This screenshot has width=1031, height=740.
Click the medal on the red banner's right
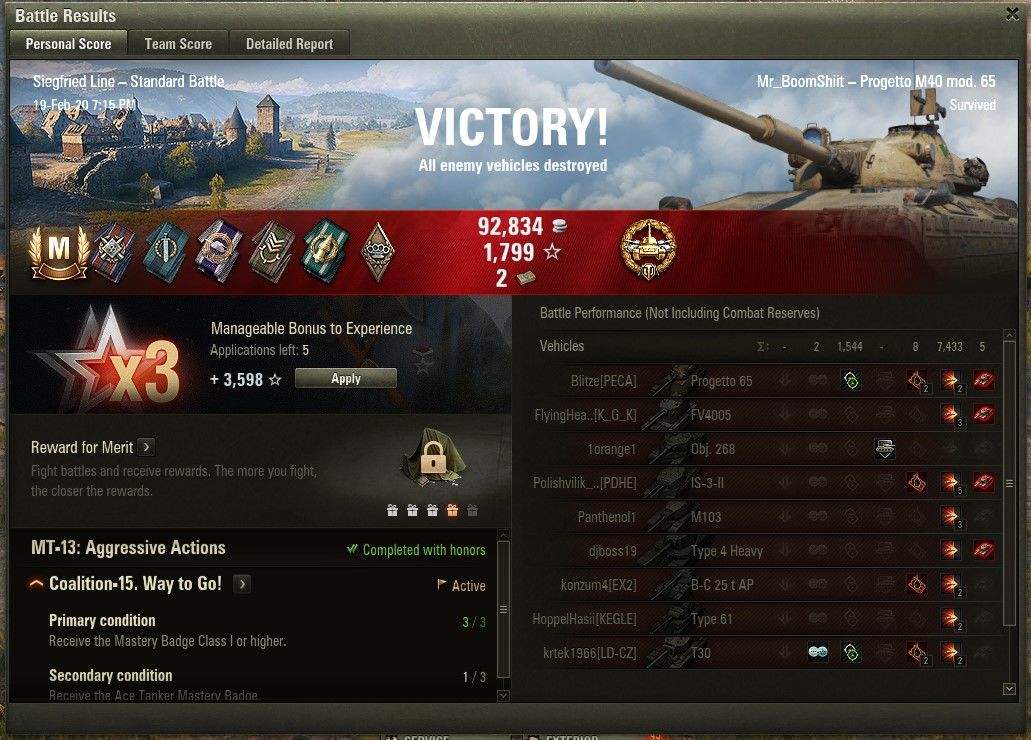[648, 250]
